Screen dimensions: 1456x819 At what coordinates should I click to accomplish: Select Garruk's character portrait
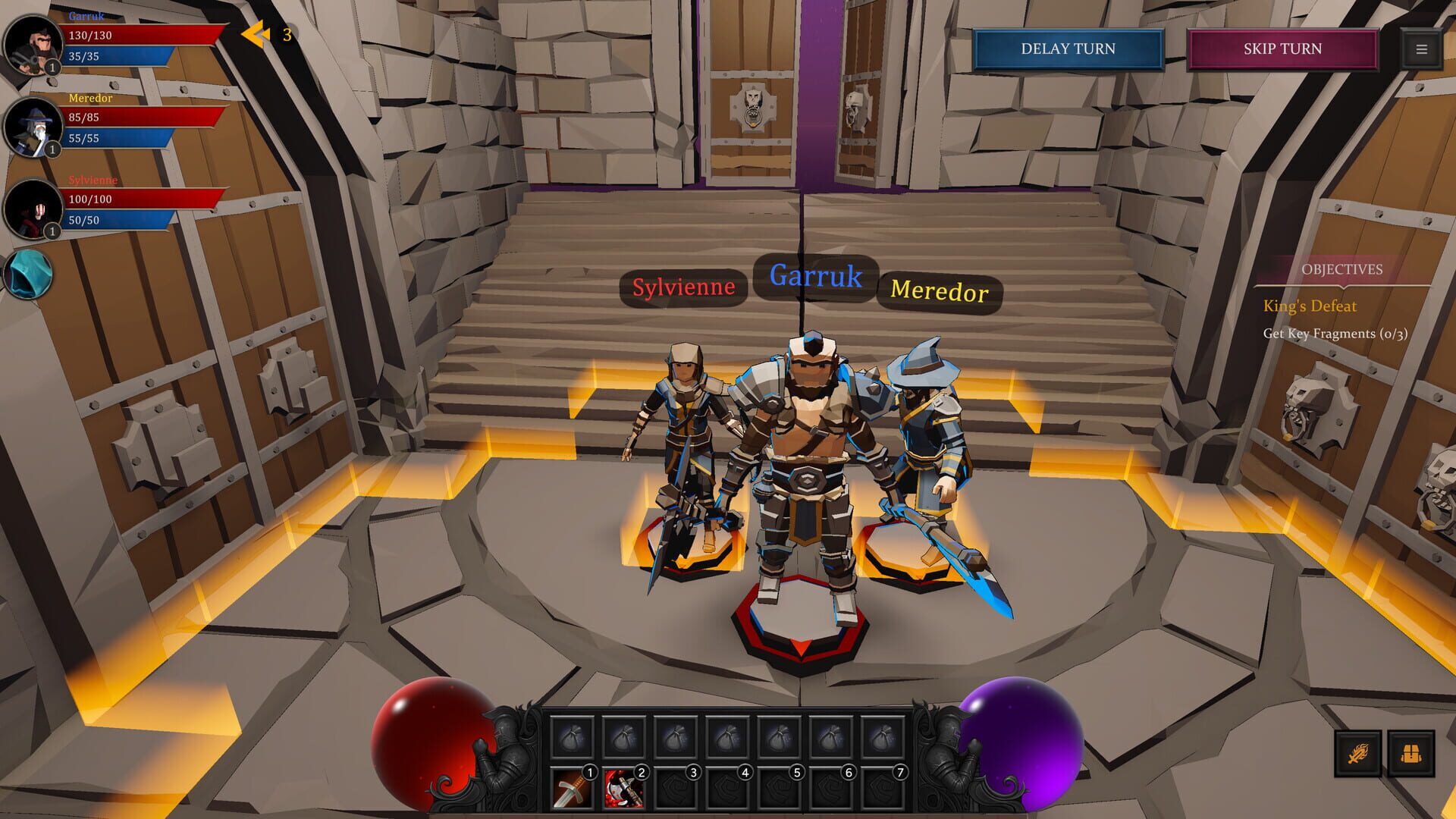coord(32,44)
